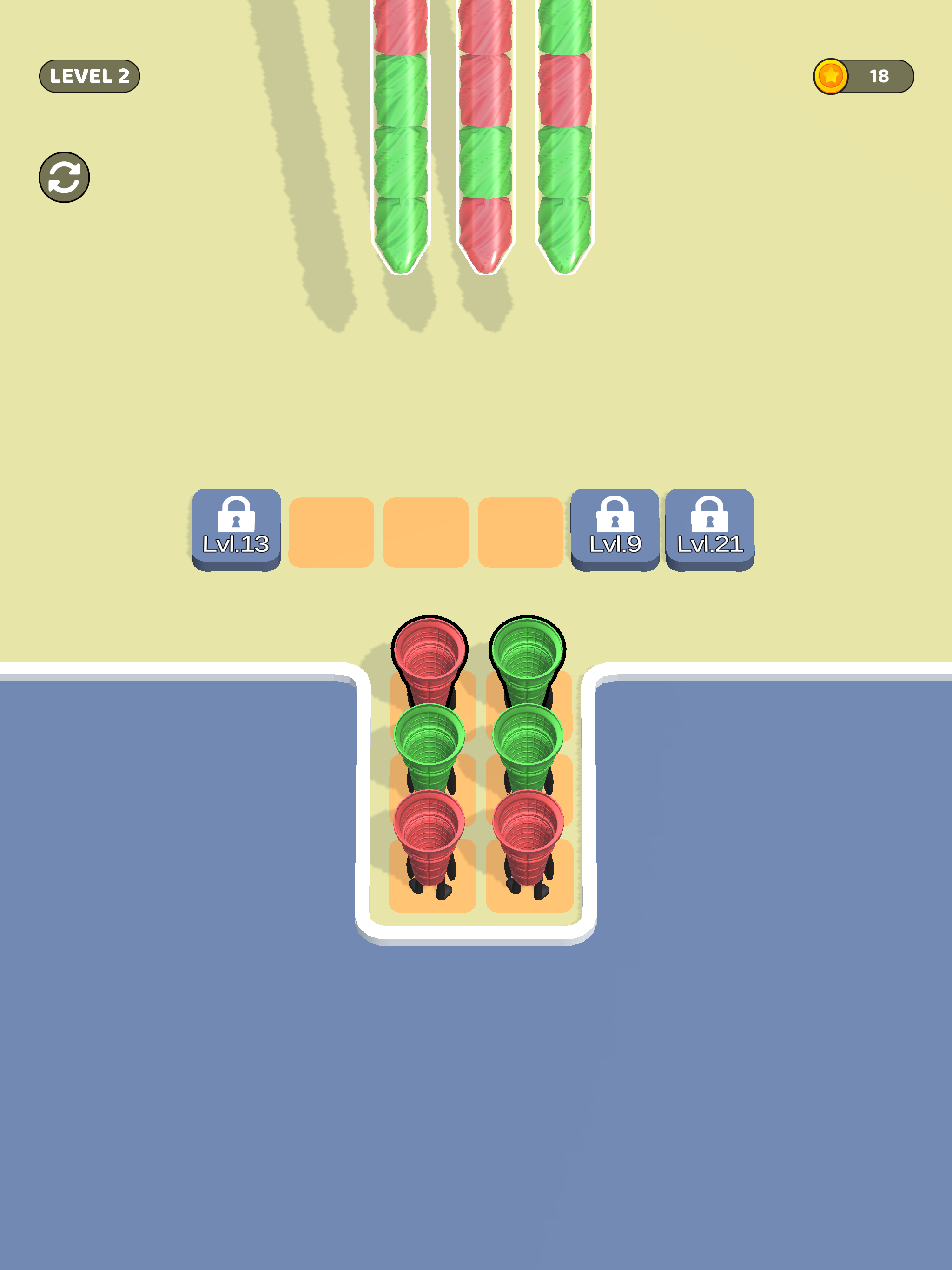
Task: Tap the LEVEL 2 badge
Action: pos(90,75)
